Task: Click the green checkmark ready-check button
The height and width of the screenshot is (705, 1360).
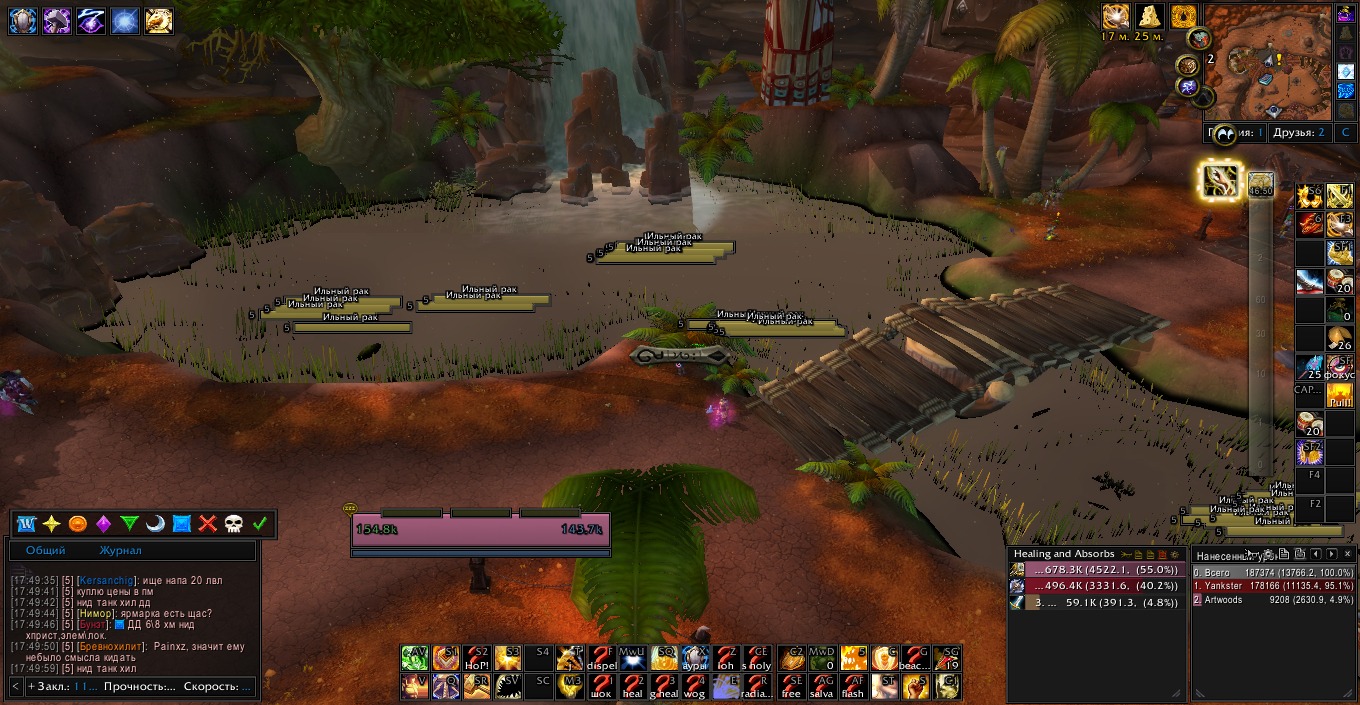Action: 260,524
